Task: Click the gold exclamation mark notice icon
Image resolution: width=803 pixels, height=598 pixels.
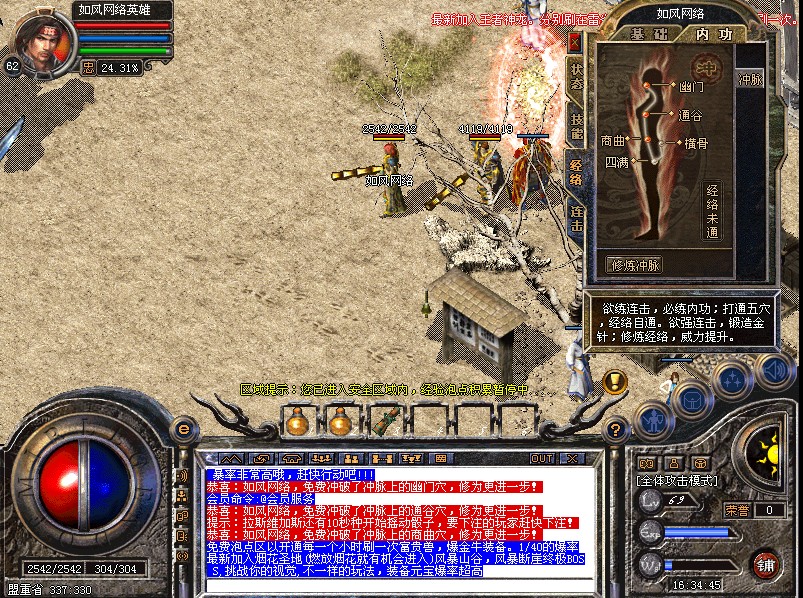Action: pyautogui.click(x=615, y=380)
